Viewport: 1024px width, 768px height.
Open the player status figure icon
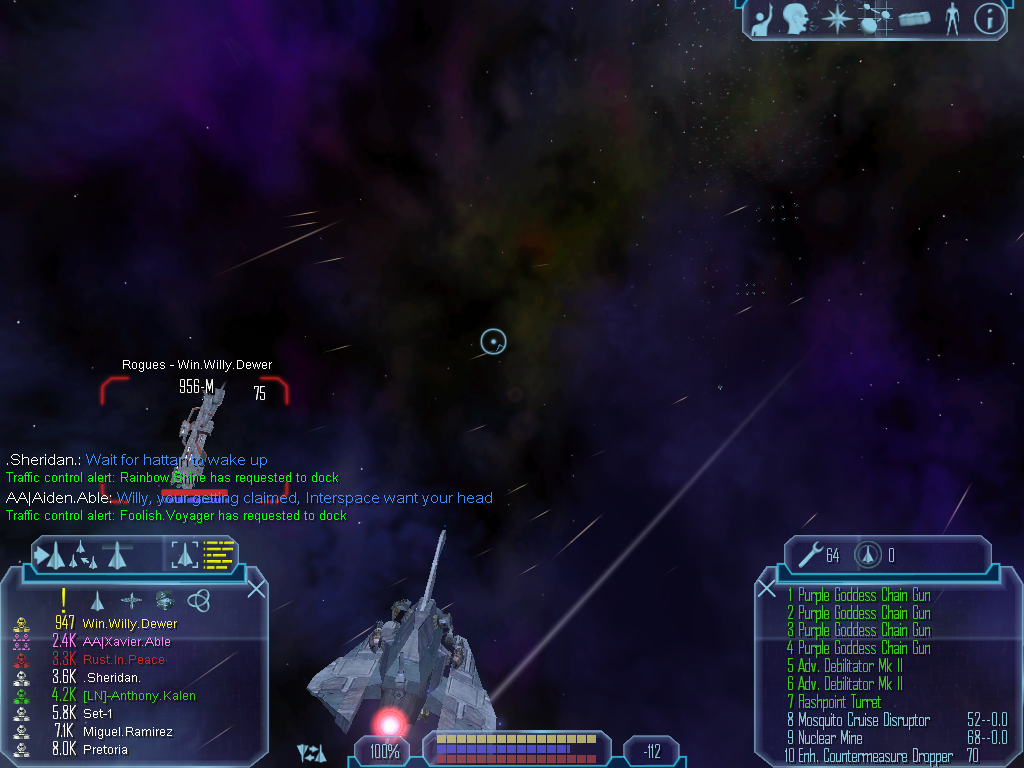(952, 18)
